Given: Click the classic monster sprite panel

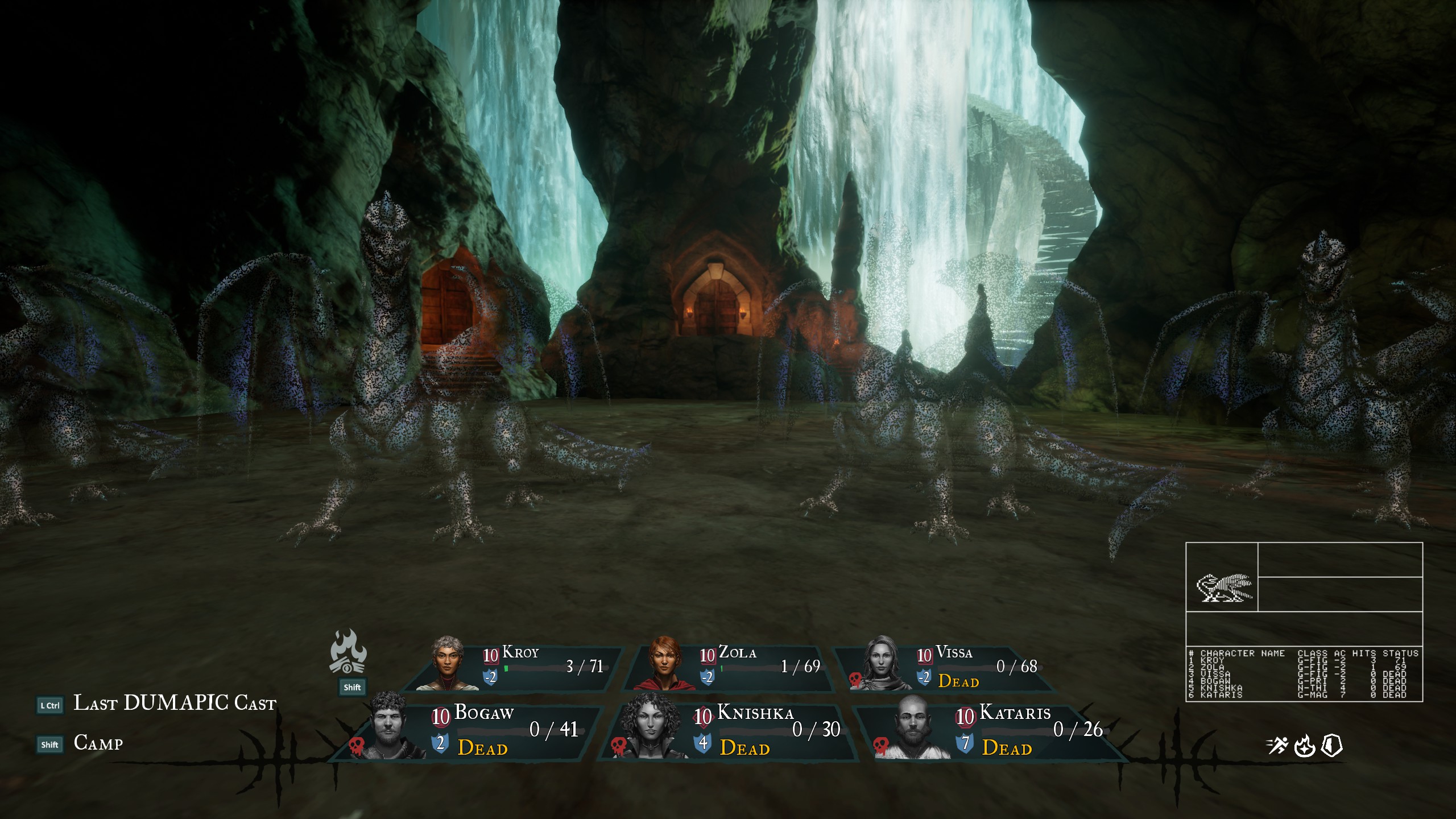Looking at the screenshot, I should point(1222,588).
